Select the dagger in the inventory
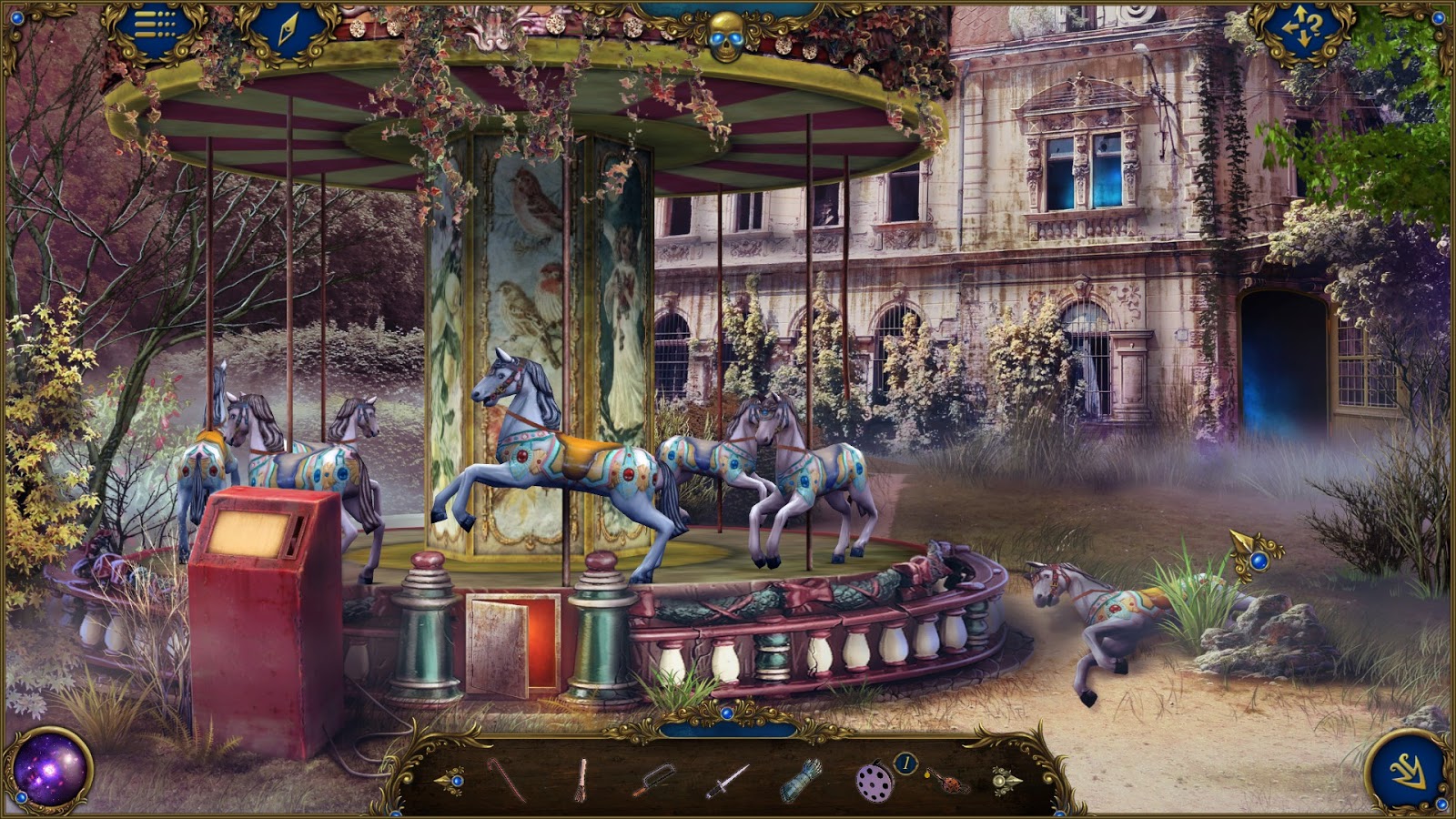Screen dimensions: 1456x819 point(726,780)
